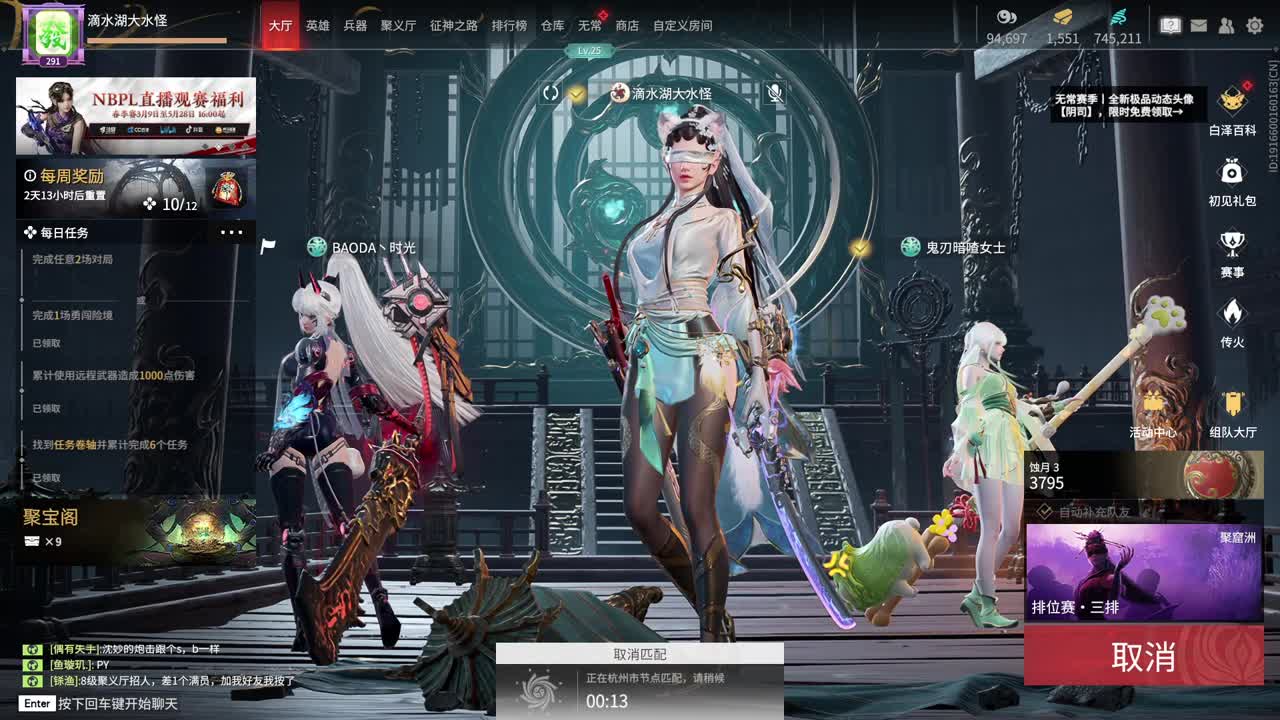
Task: Toggle voice channel beside 滴水湖大水怪
Action: click(550, 94)
